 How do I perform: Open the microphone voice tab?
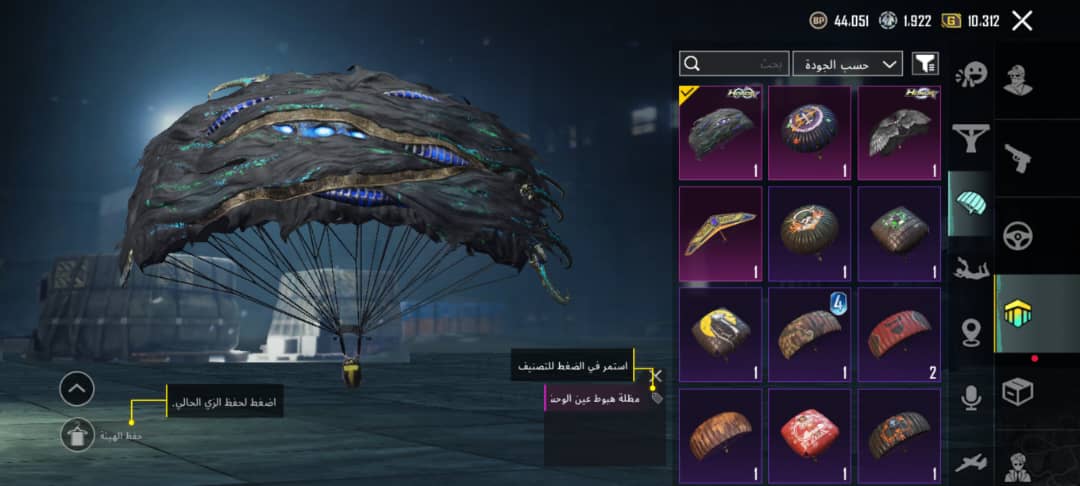click(970, 397)
